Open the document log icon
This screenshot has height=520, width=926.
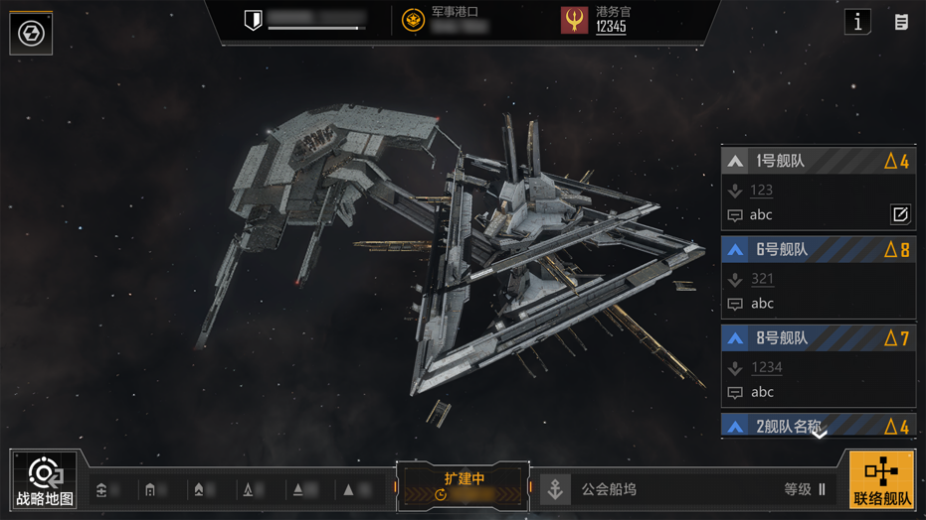pyautogui.click(x=902, y=22)
